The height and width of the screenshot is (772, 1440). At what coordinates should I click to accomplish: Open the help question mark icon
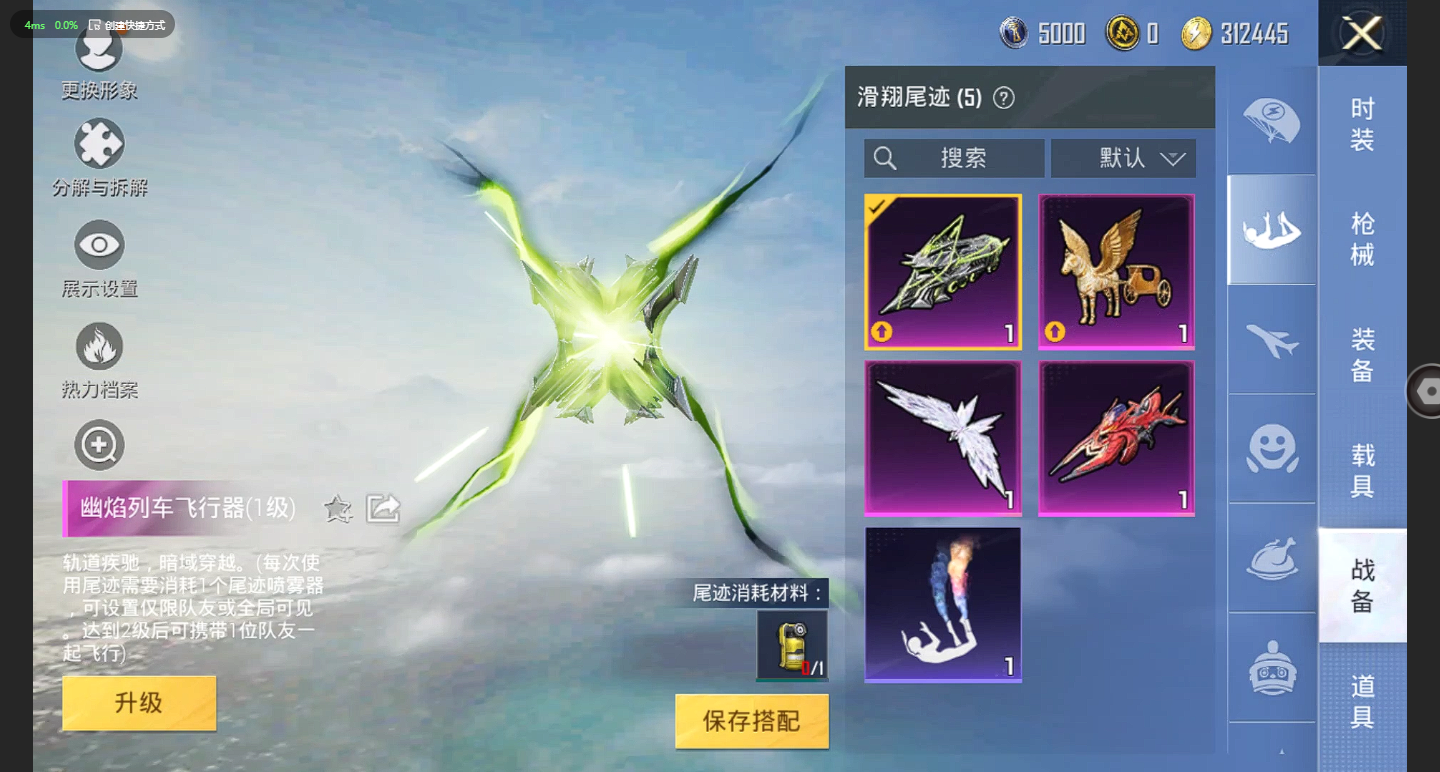coord(1003,98)
